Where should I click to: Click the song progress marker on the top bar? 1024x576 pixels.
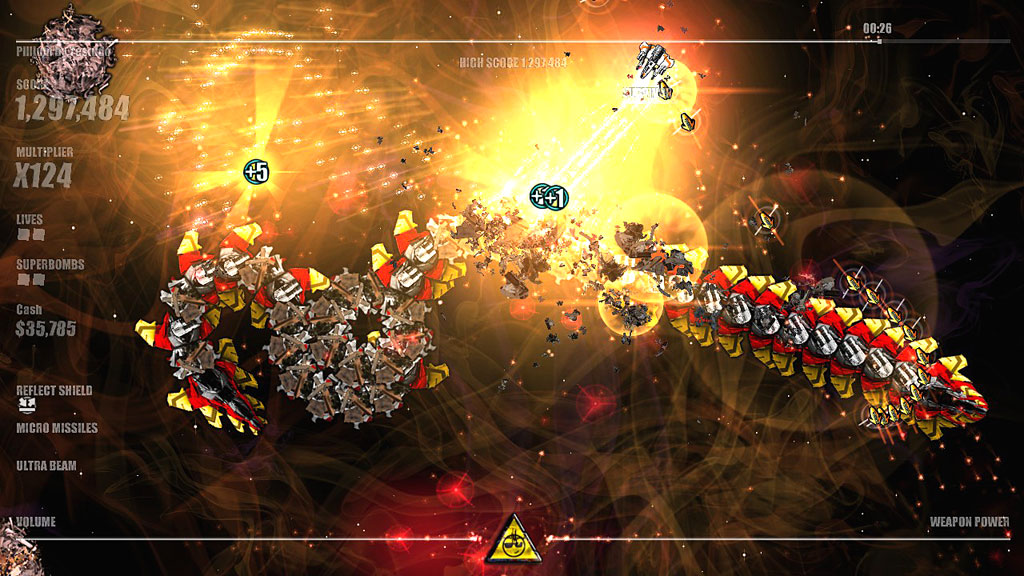(x=878, y=41)
